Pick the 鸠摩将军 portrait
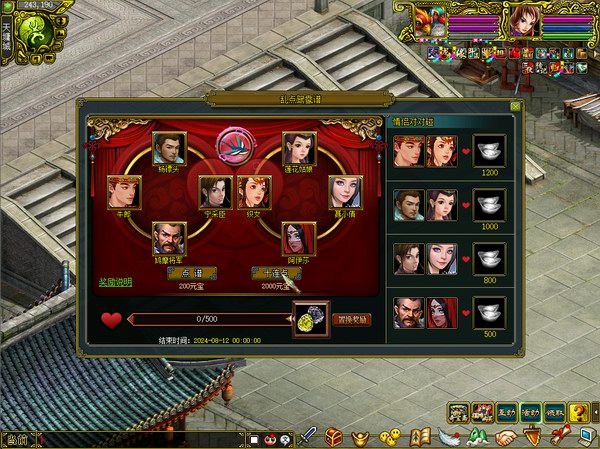 tap(169, 238)
